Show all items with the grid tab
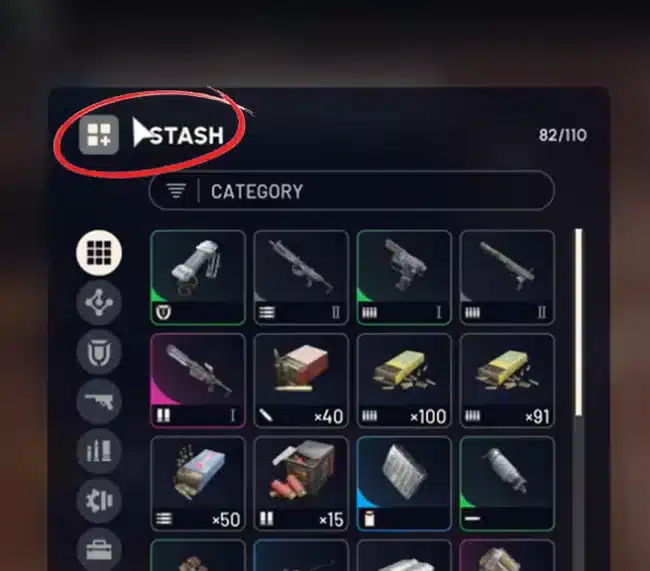Image resolution: width=650 pixels, height=571 pixels. [x=99, y=253]
